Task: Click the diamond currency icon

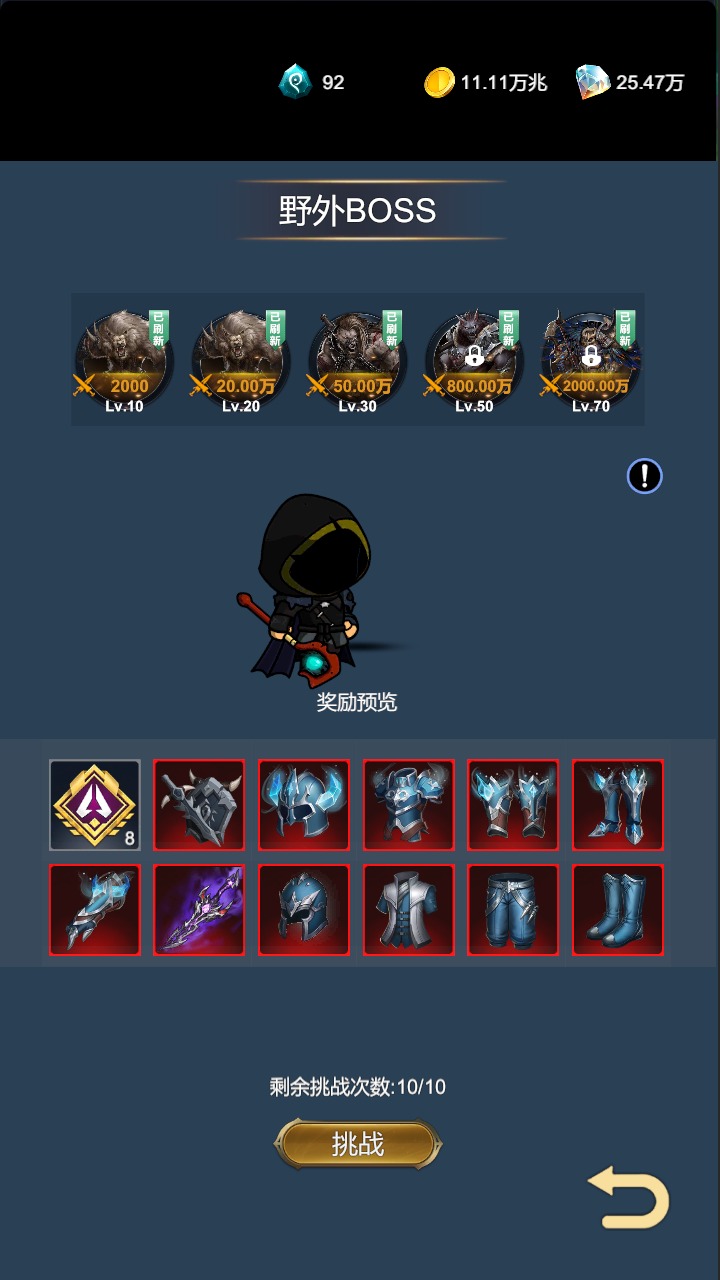Action: [x=593, y=82]
